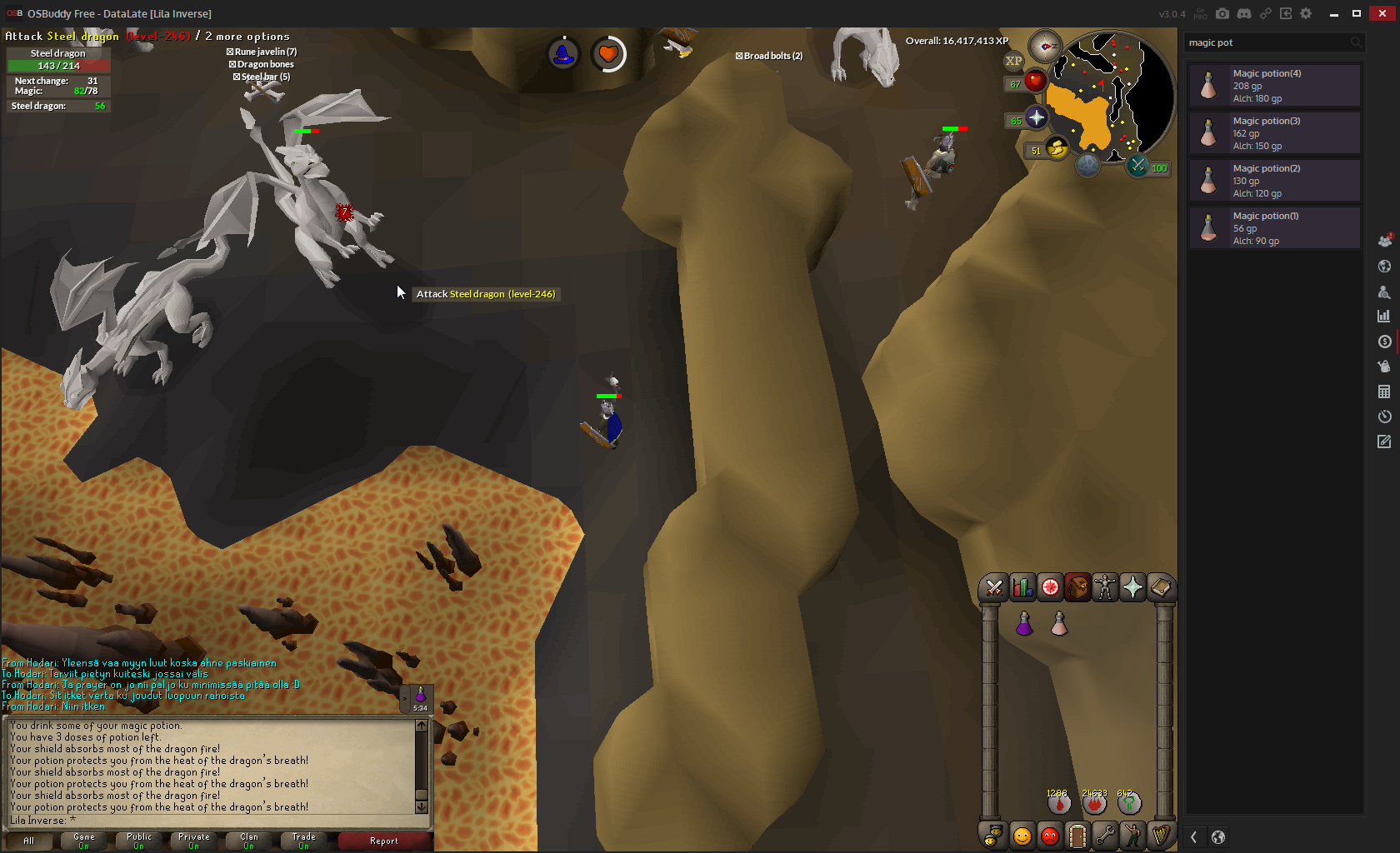
Task: Toggle run using the boot energy orb
Action: (1057, 148)
